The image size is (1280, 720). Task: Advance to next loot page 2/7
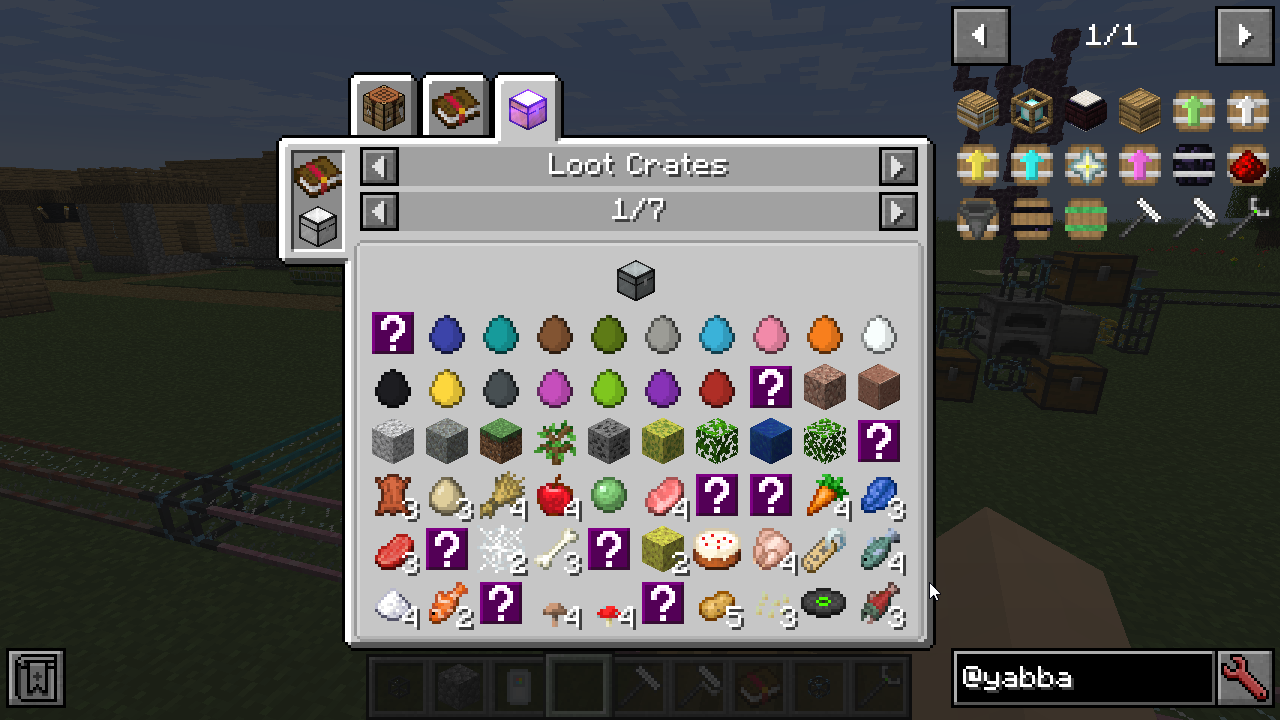coord(898,211)
